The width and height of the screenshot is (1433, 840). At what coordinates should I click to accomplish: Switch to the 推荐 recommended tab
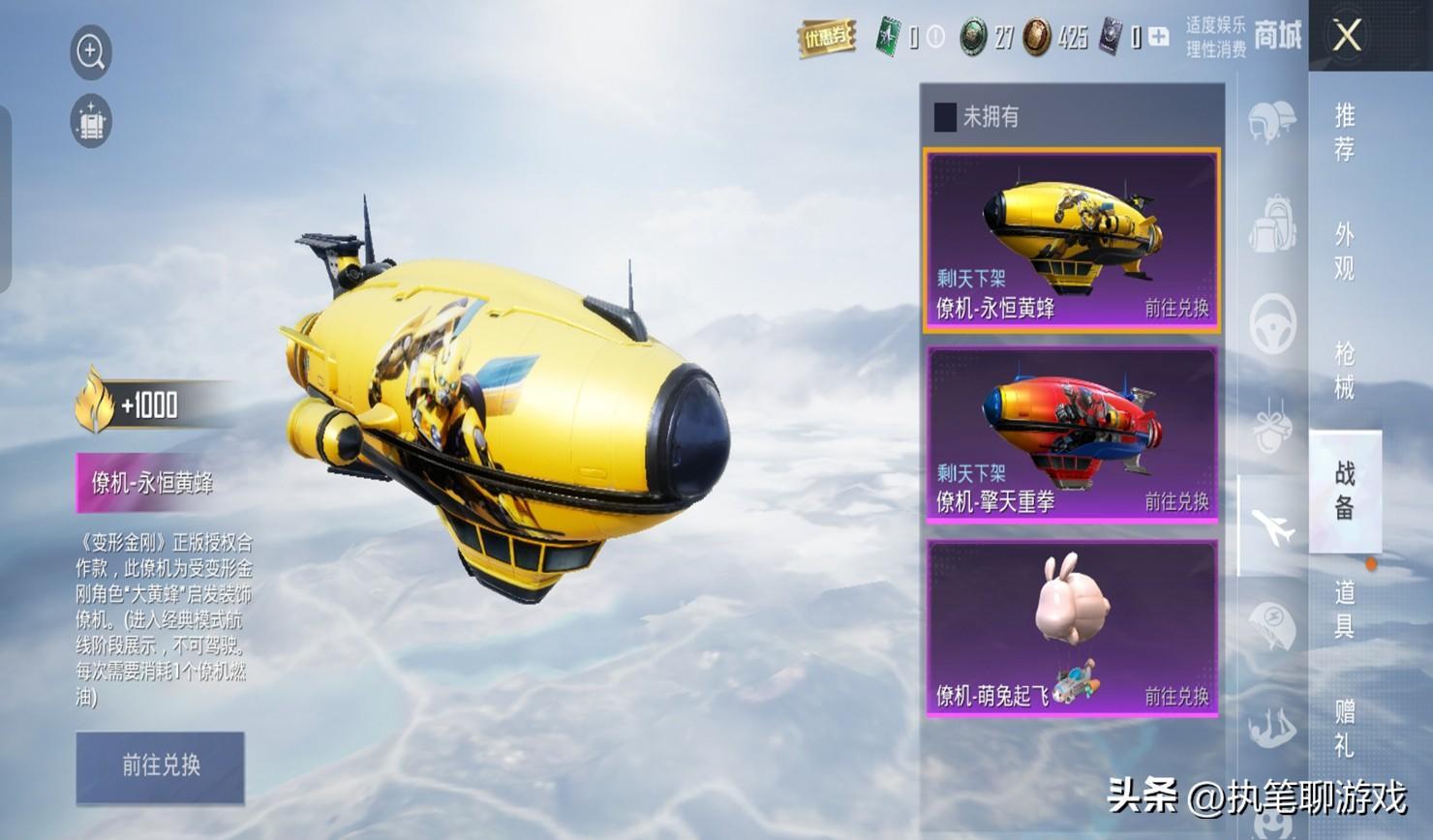point(1344,132)
